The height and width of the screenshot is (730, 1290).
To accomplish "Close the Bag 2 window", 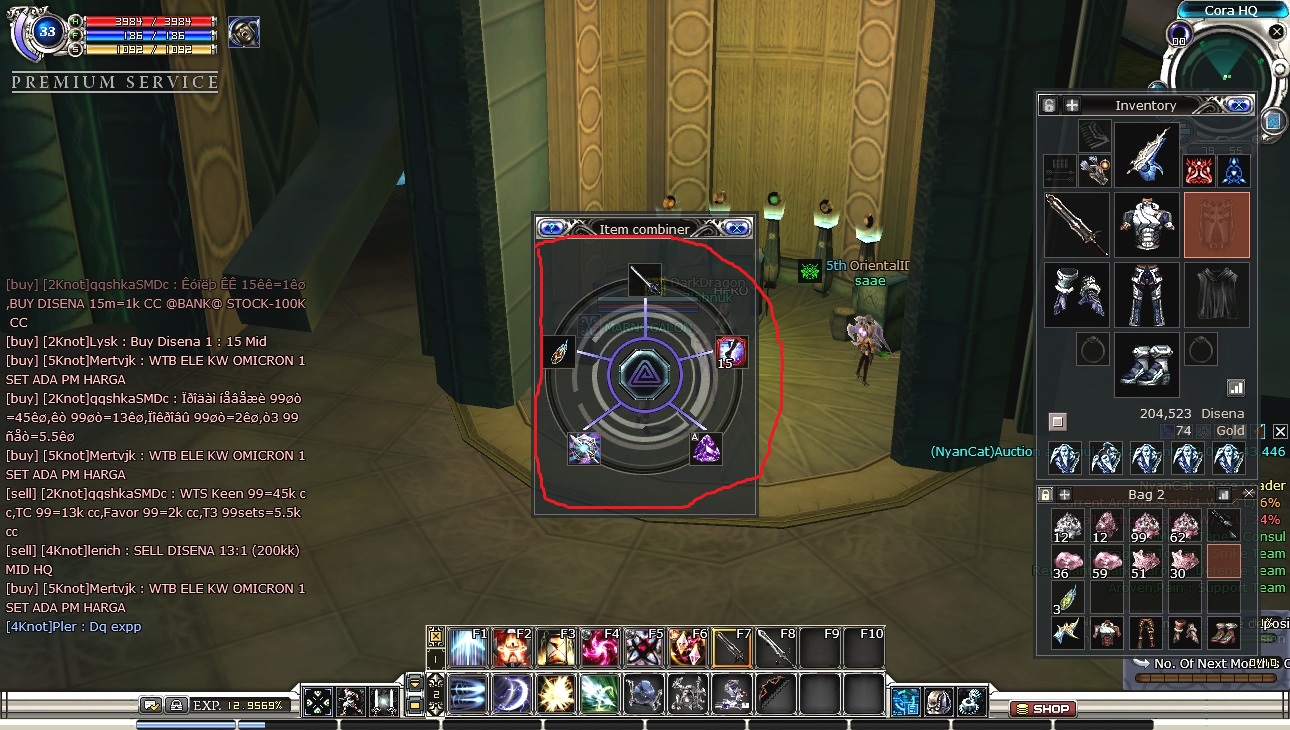I will click(1248, 494).
